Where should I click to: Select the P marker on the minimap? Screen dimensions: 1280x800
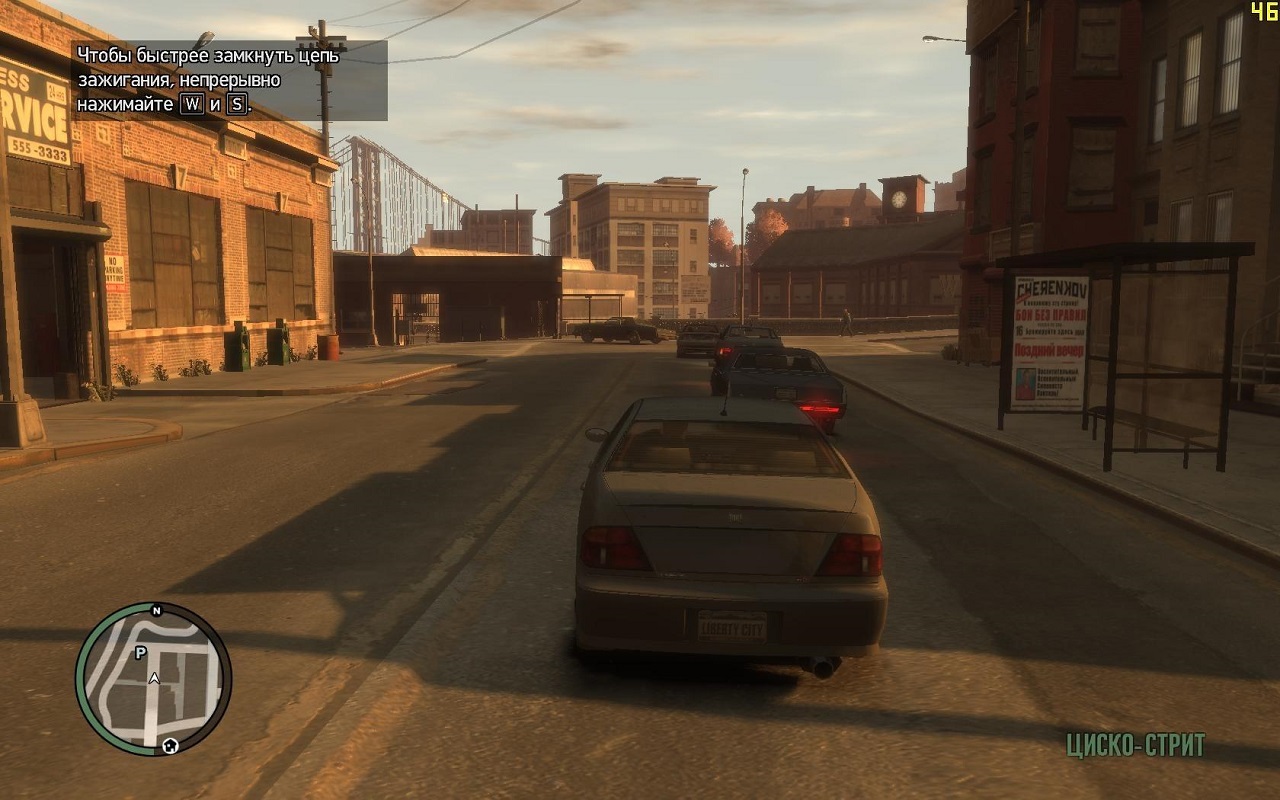pos(140,652)
